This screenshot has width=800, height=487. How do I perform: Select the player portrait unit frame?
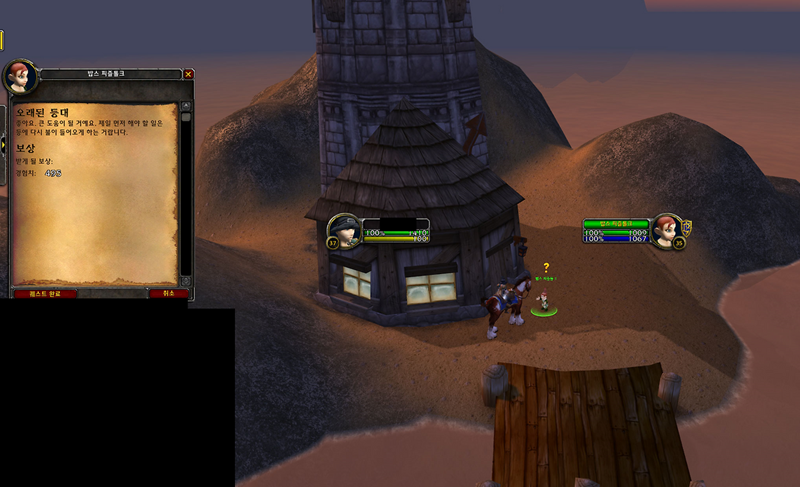[347, 230]
